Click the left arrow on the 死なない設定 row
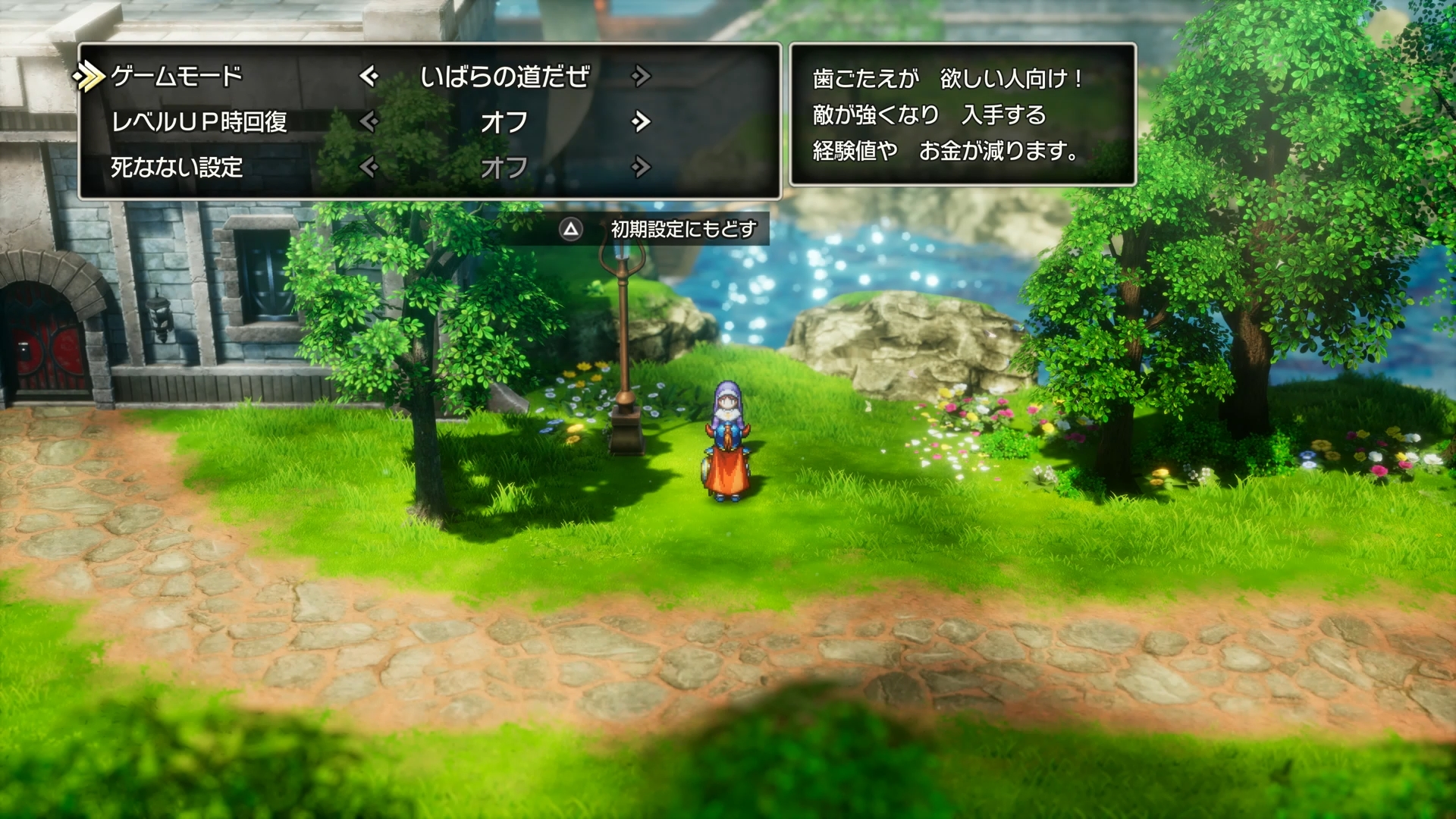 [370, 168]
